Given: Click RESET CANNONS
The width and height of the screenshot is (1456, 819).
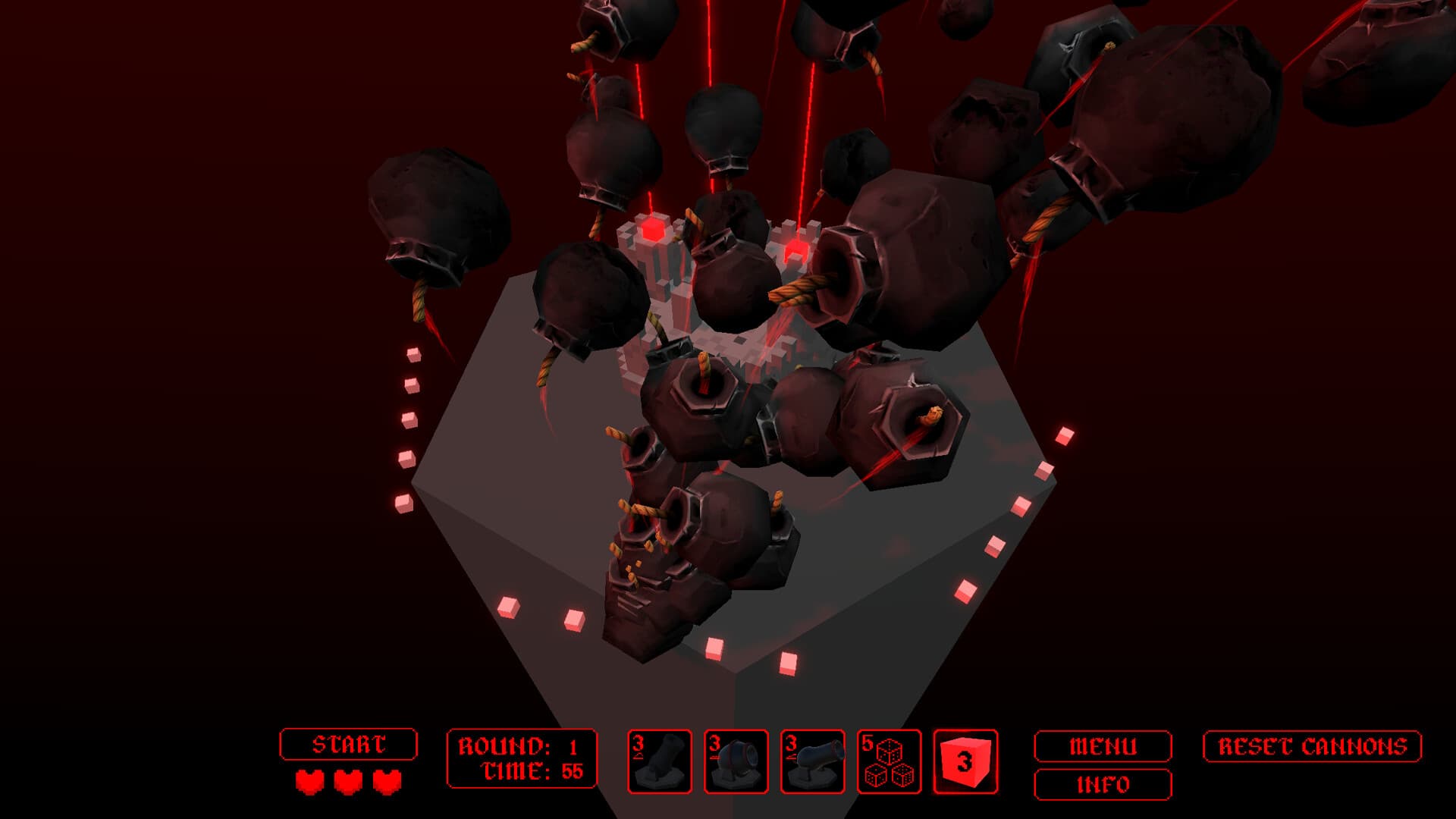Looking at the screenshot, I should pyautogui.click(x=1315, y=745).
